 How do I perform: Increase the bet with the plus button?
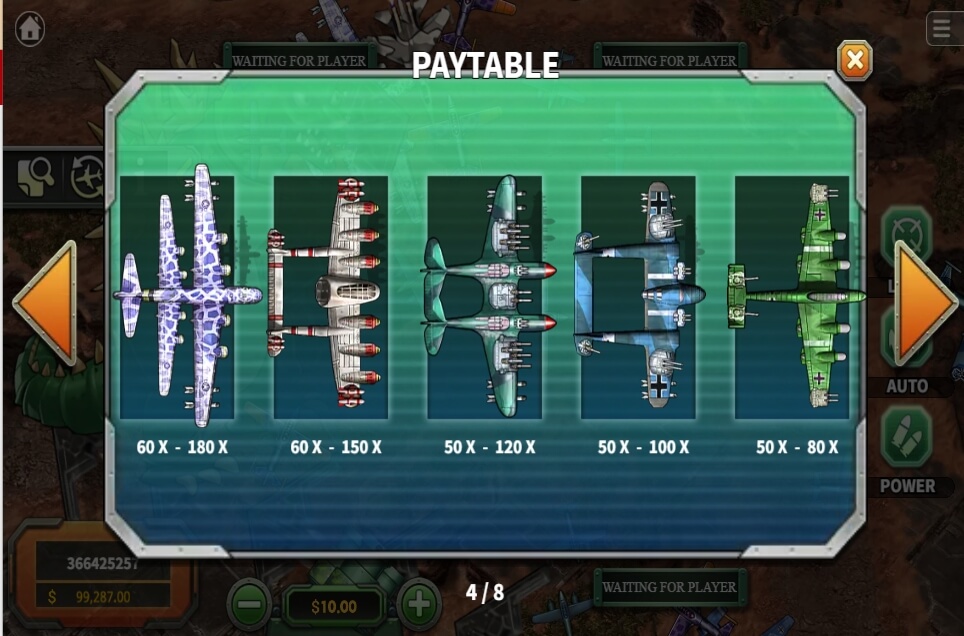419,604
